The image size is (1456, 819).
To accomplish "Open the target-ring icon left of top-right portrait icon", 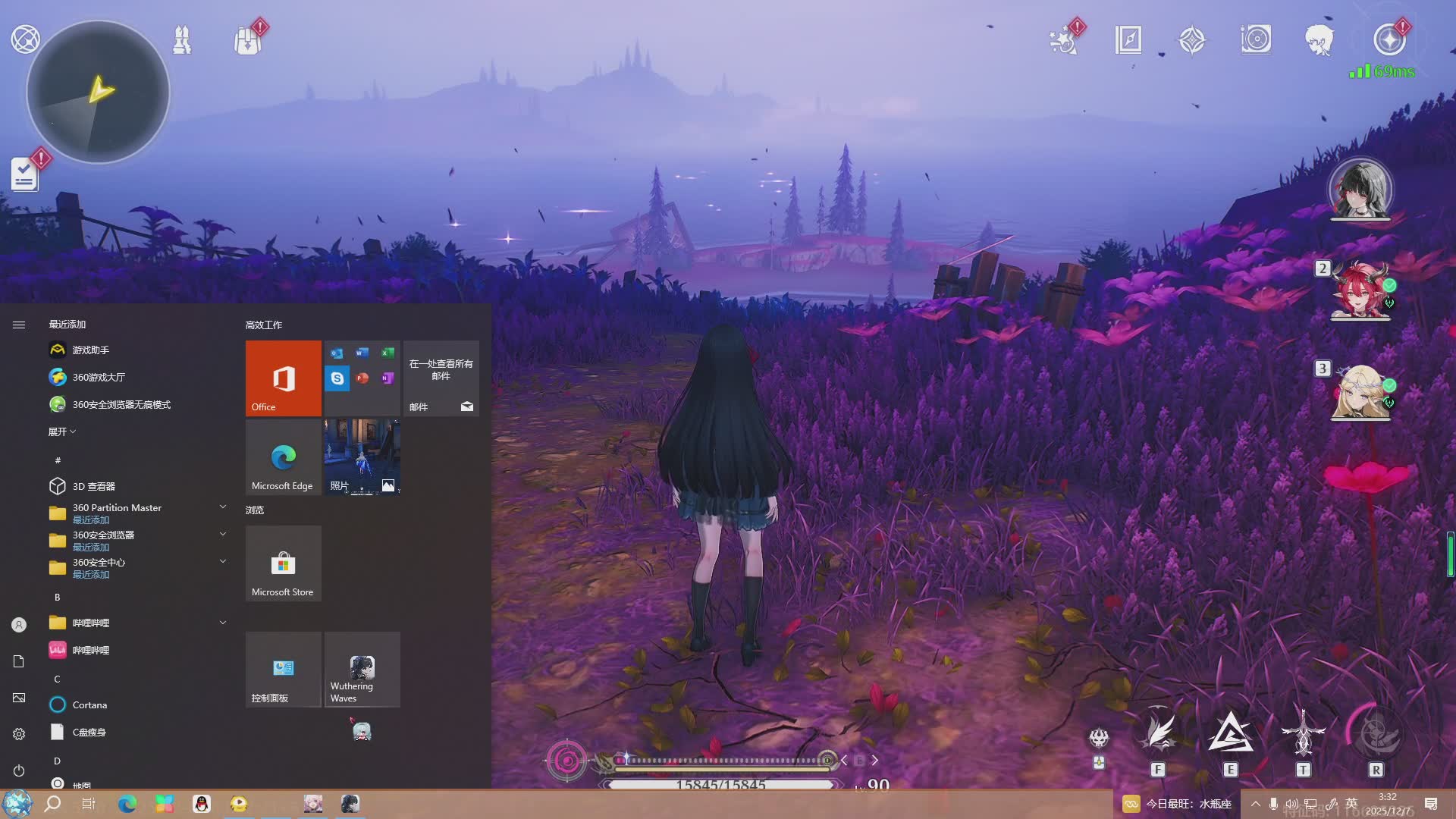I will click(1256, 39).
